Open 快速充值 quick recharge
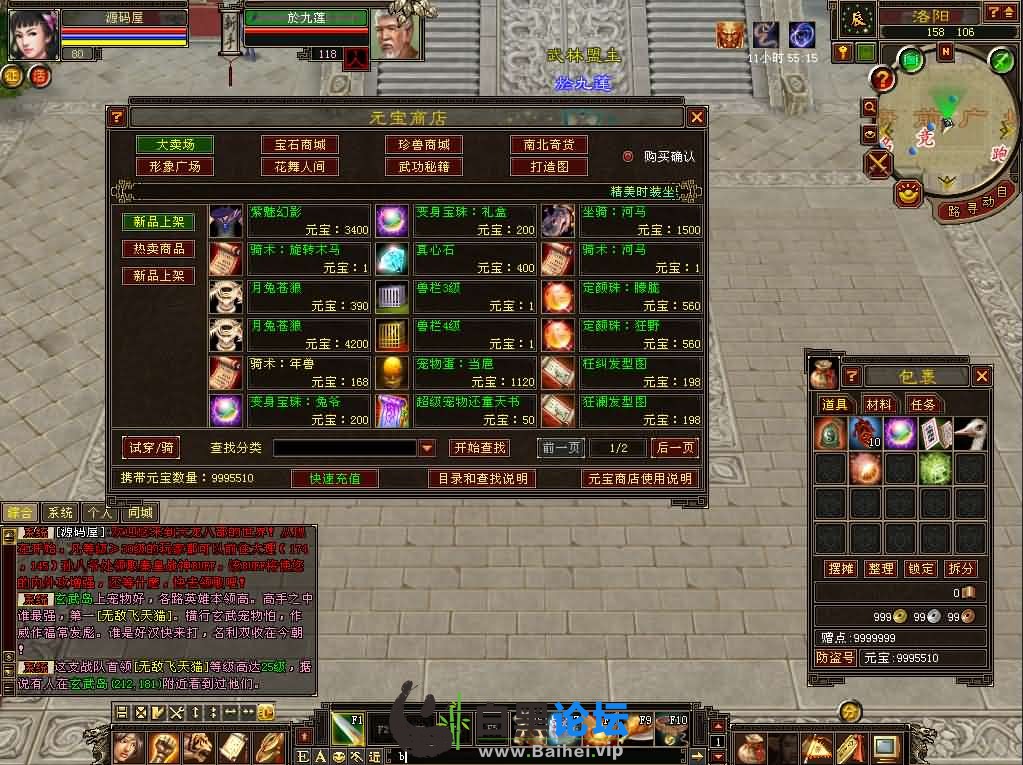 [335, 479]
